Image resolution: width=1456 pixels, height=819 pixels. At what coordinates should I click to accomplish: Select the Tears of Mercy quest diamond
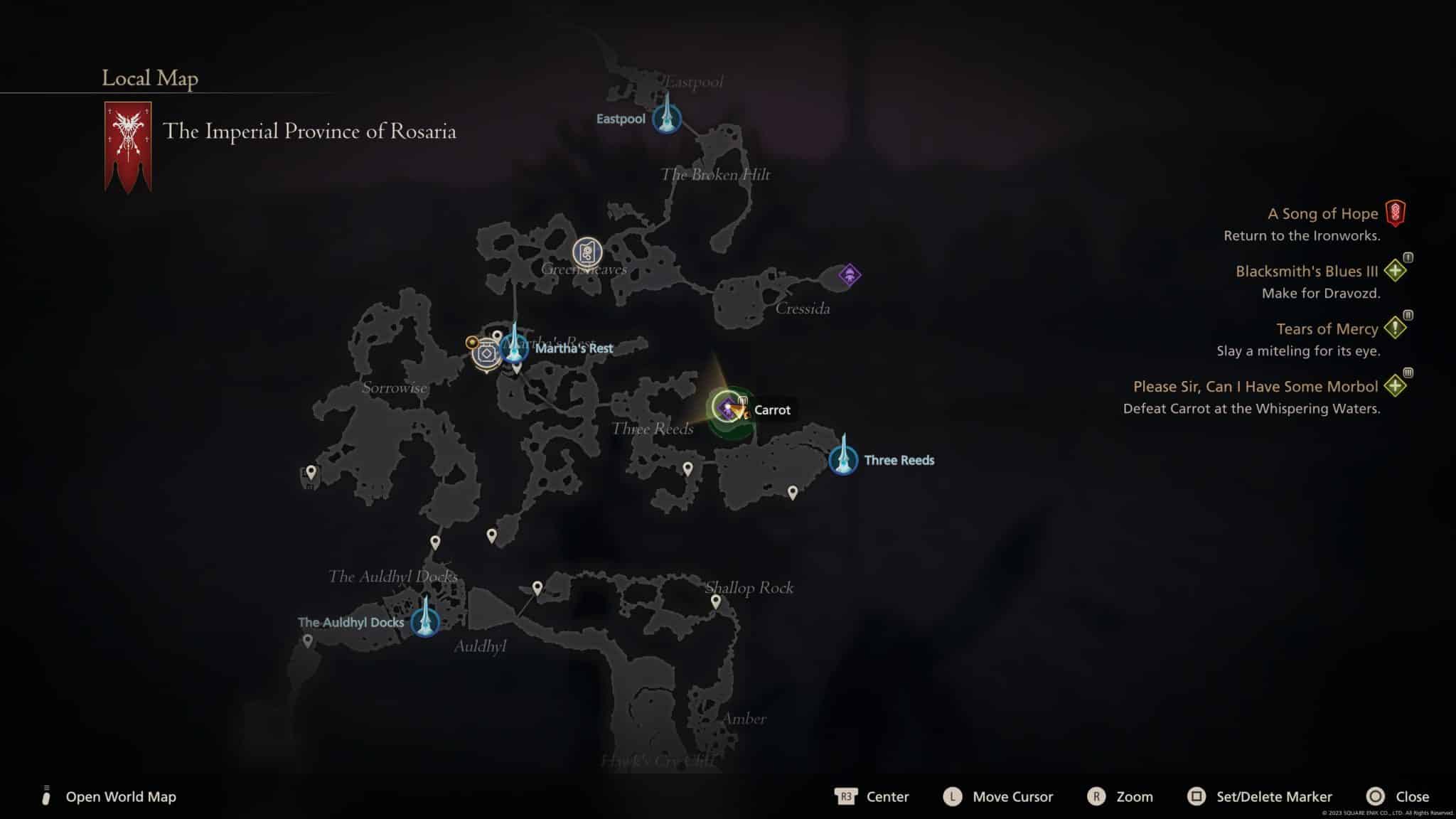[x=1395, y=328]
